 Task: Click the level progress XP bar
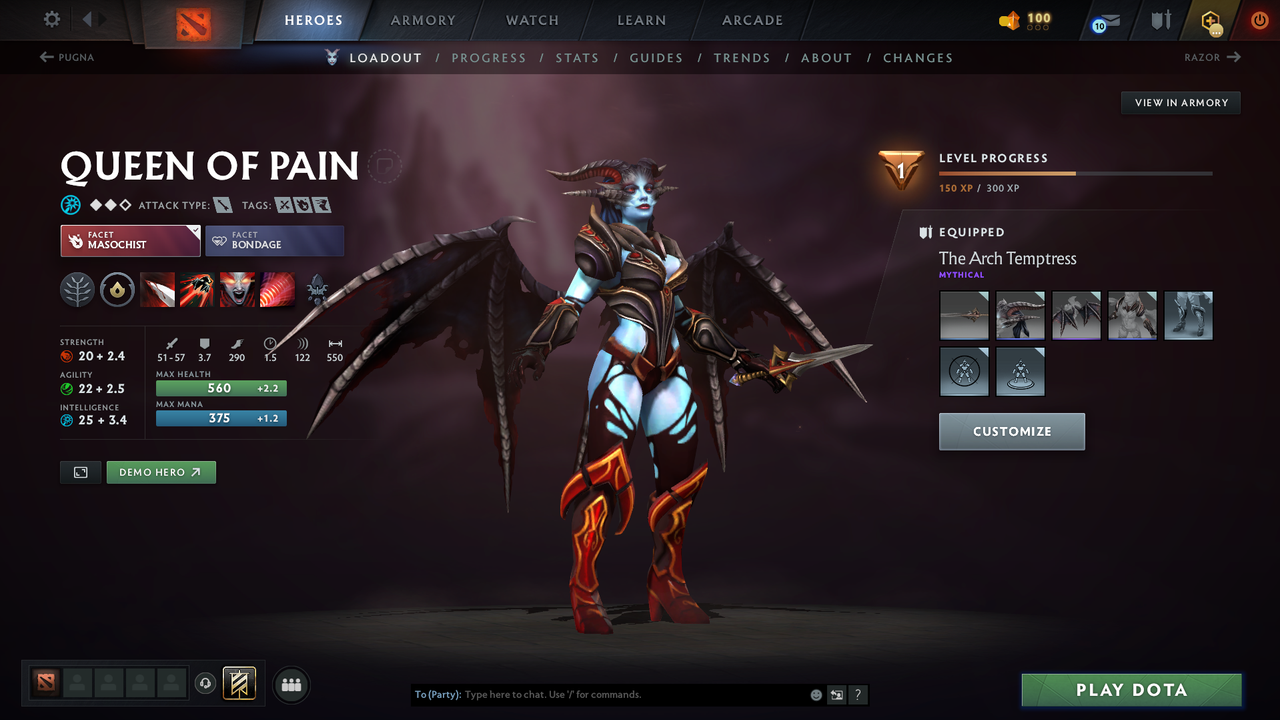coord(1076,172)
